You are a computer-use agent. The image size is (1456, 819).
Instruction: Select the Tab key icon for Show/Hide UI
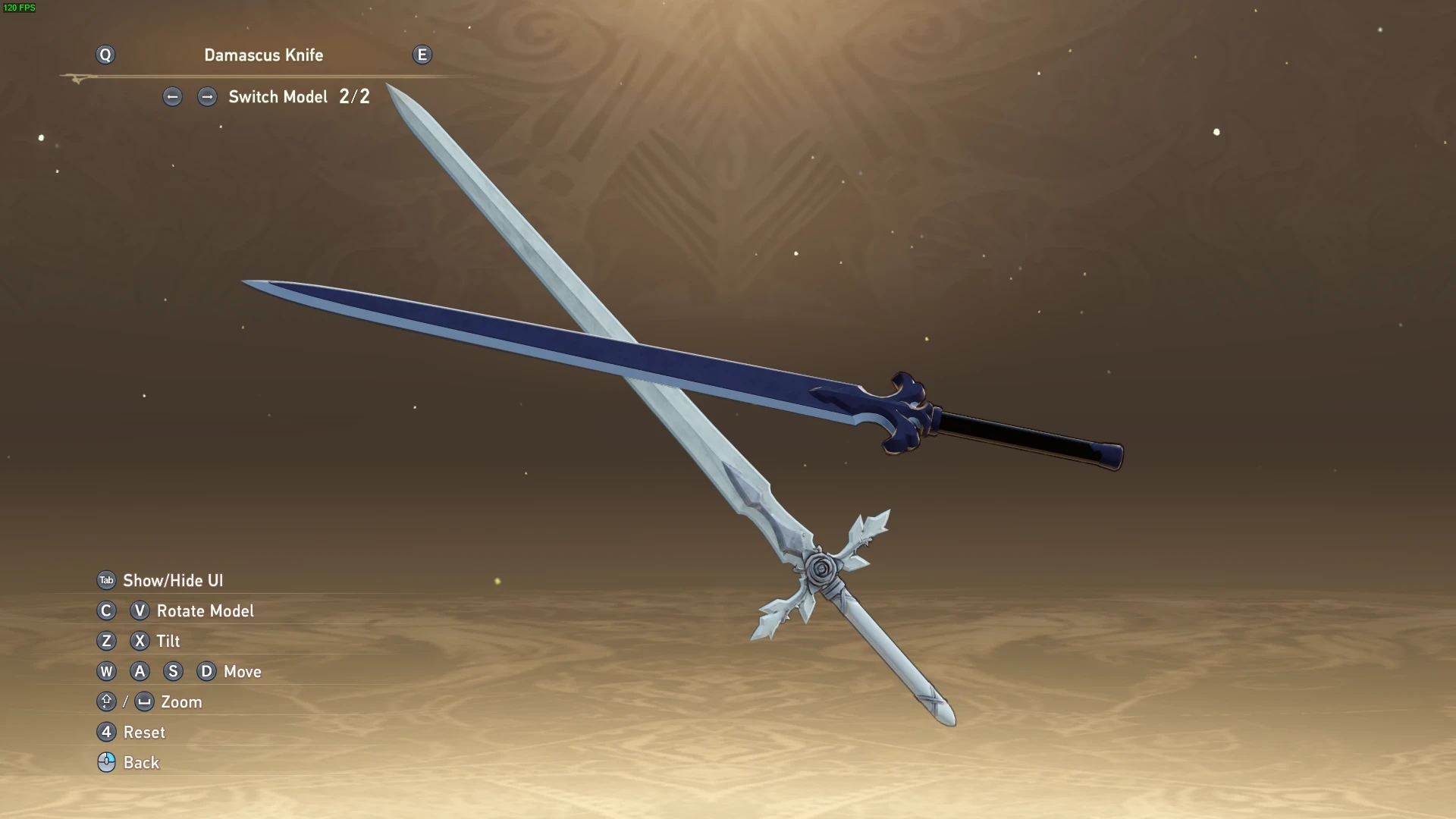[x=106, y=580]
